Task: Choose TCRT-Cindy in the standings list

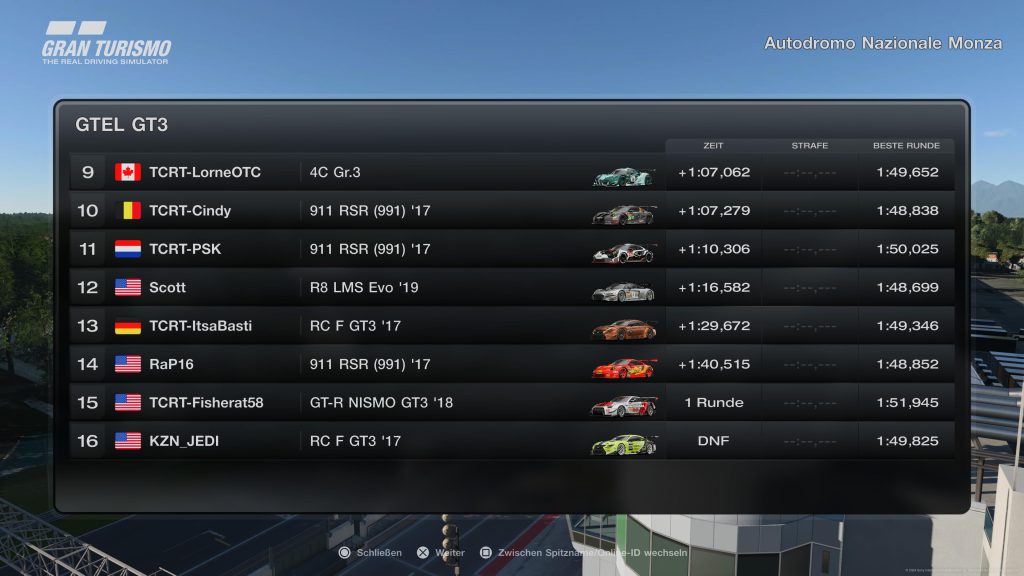Action: [510, 211]
